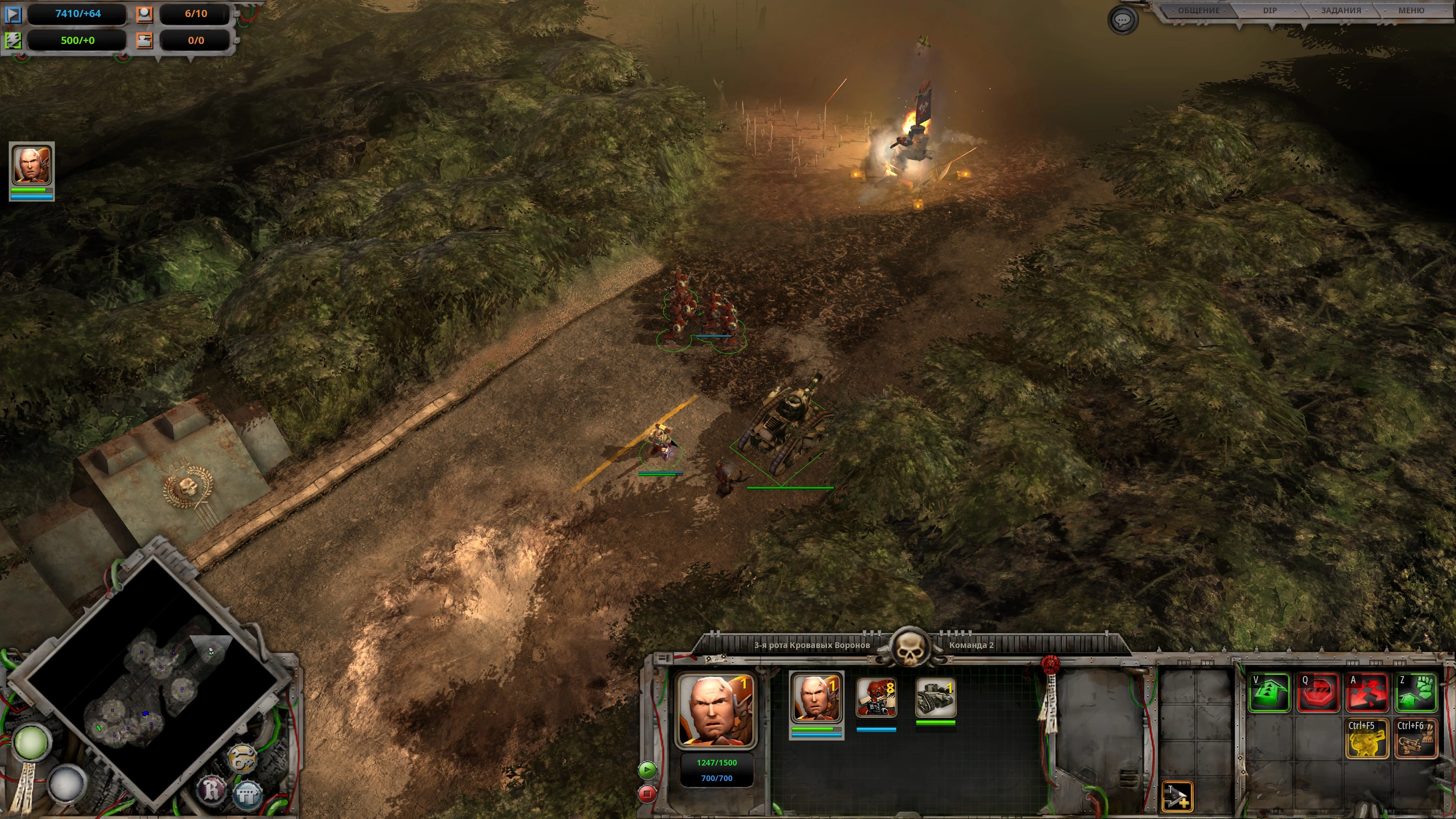1456x819 pixels.
Task: Click the speech bubble chat icon
Action: [x=1122, y=21]
